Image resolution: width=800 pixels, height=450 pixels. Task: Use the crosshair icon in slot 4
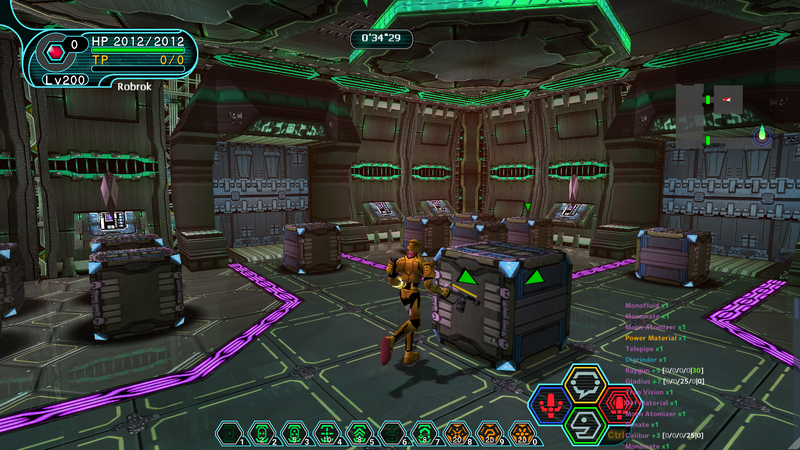(x=327, y=433)
